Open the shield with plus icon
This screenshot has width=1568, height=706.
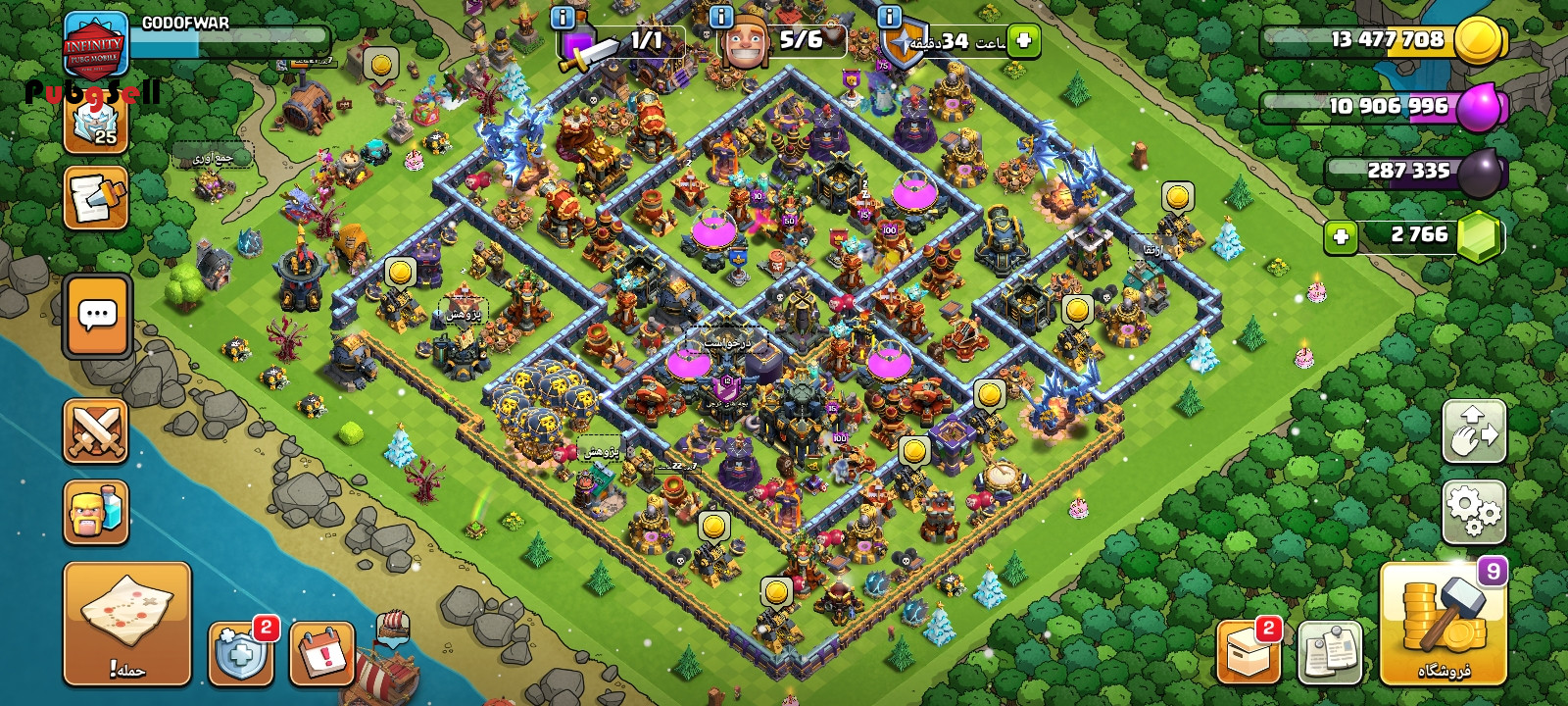[241, 654]
